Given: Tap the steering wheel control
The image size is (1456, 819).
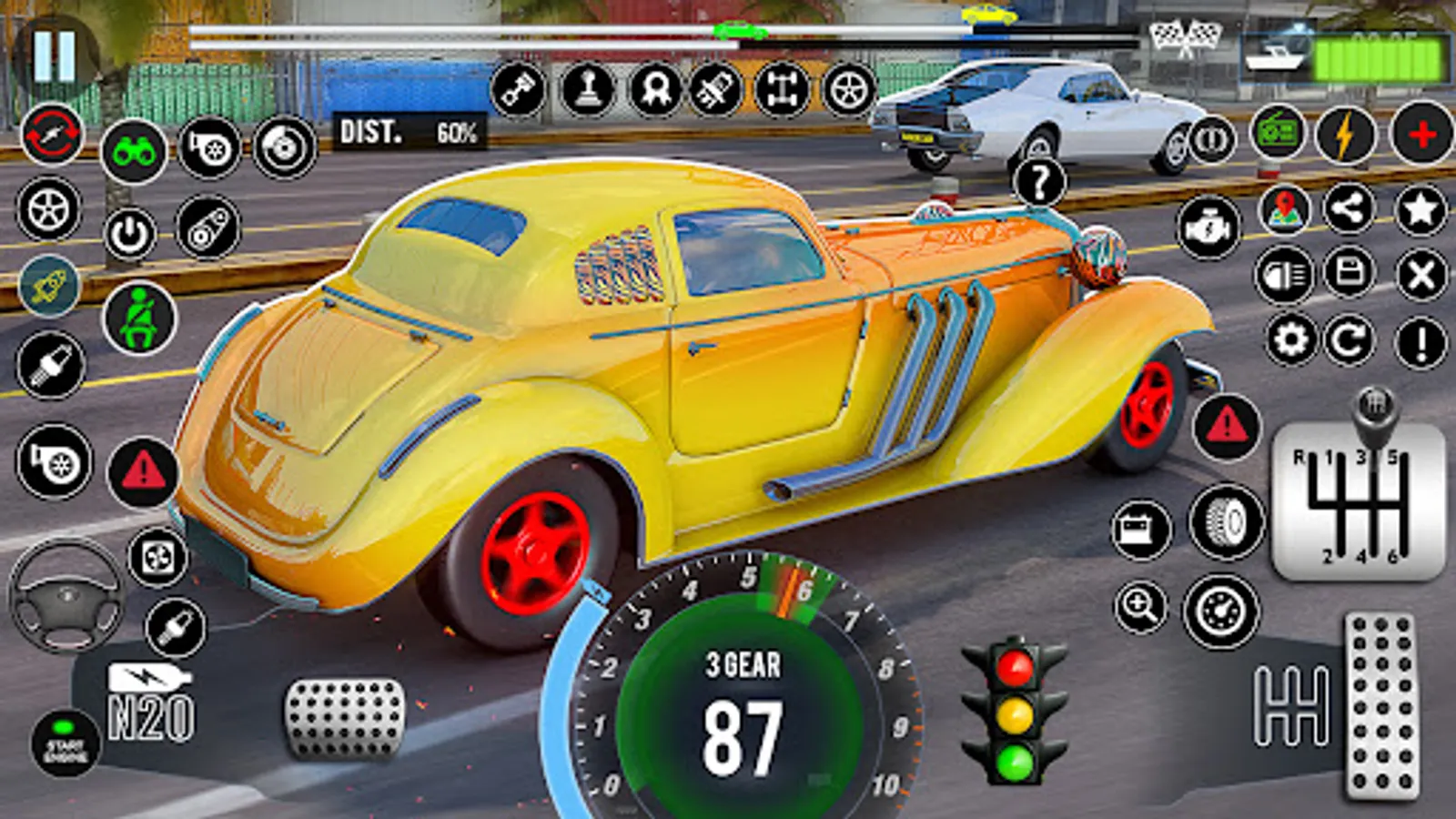Looking at the screenshot, I should click(x=66, y=596).
